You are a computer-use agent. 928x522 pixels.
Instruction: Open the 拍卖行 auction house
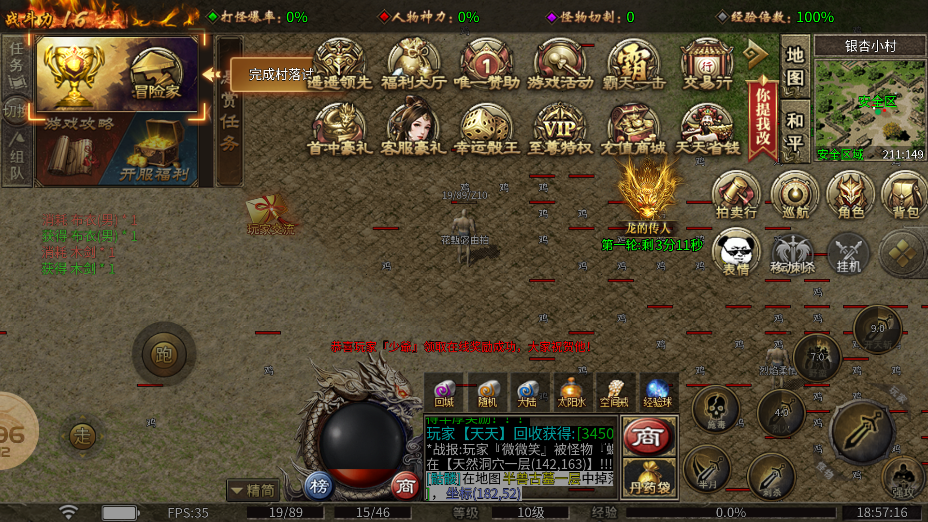[736, 195]
